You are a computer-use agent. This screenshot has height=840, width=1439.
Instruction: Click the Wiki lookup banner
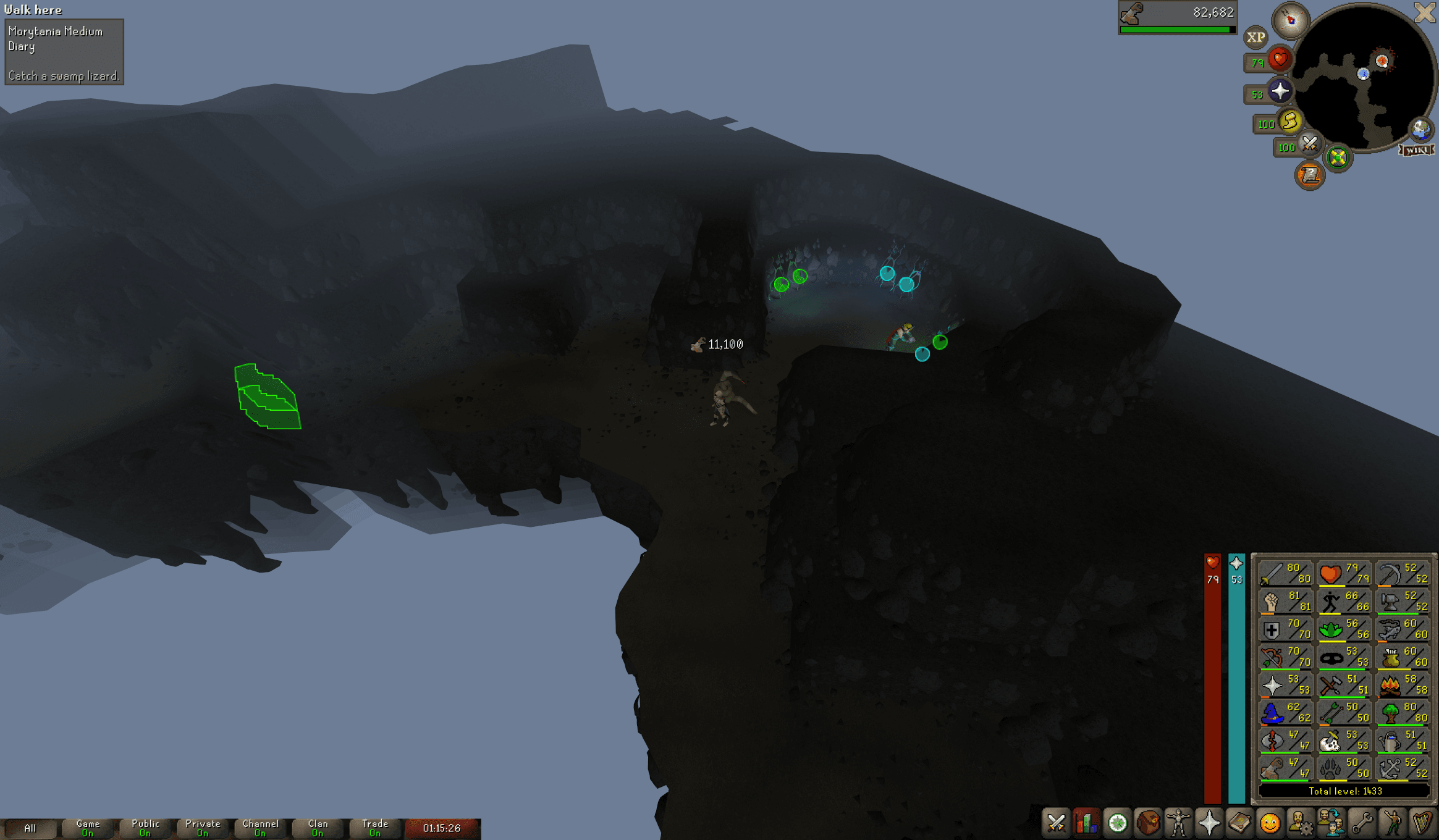[x=1417, y=150]
